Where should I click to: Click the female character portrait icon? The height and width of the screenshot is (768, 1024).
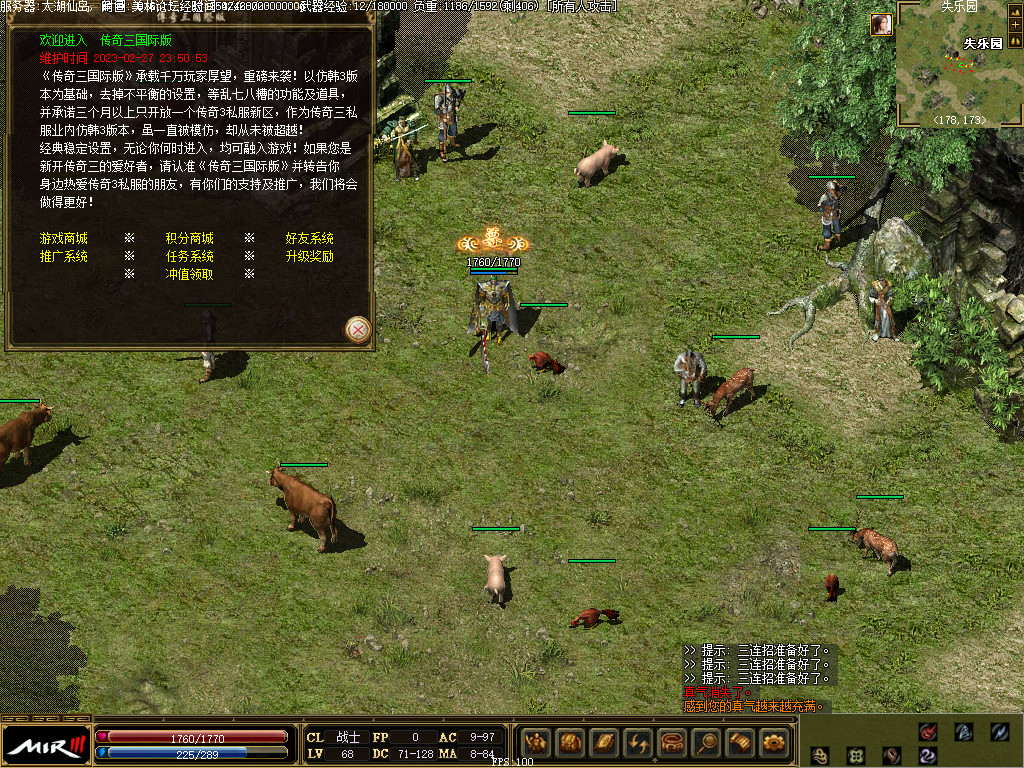(881, 25)
